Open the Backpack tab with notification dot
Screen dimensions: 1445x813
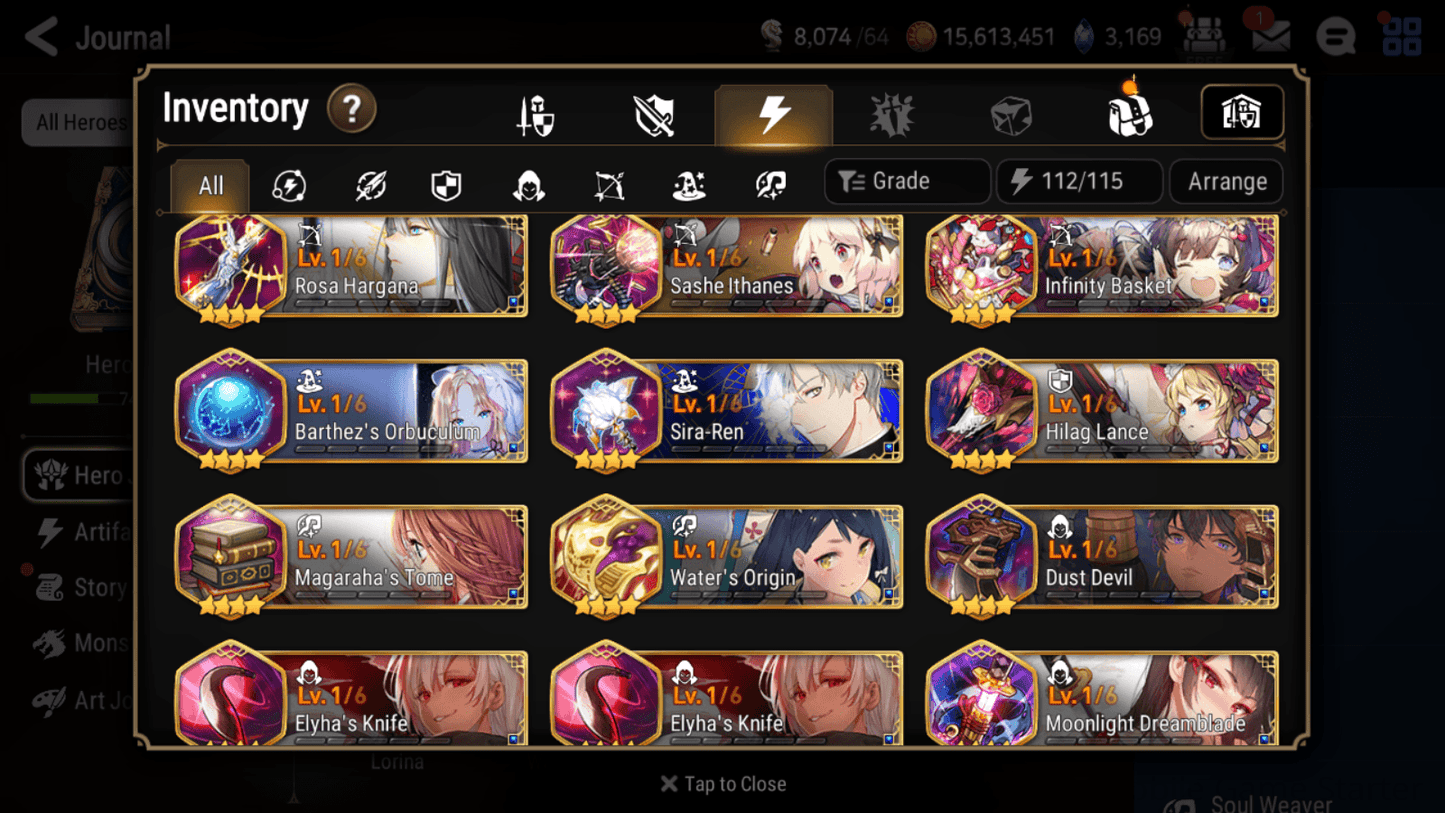point(1128,113)
